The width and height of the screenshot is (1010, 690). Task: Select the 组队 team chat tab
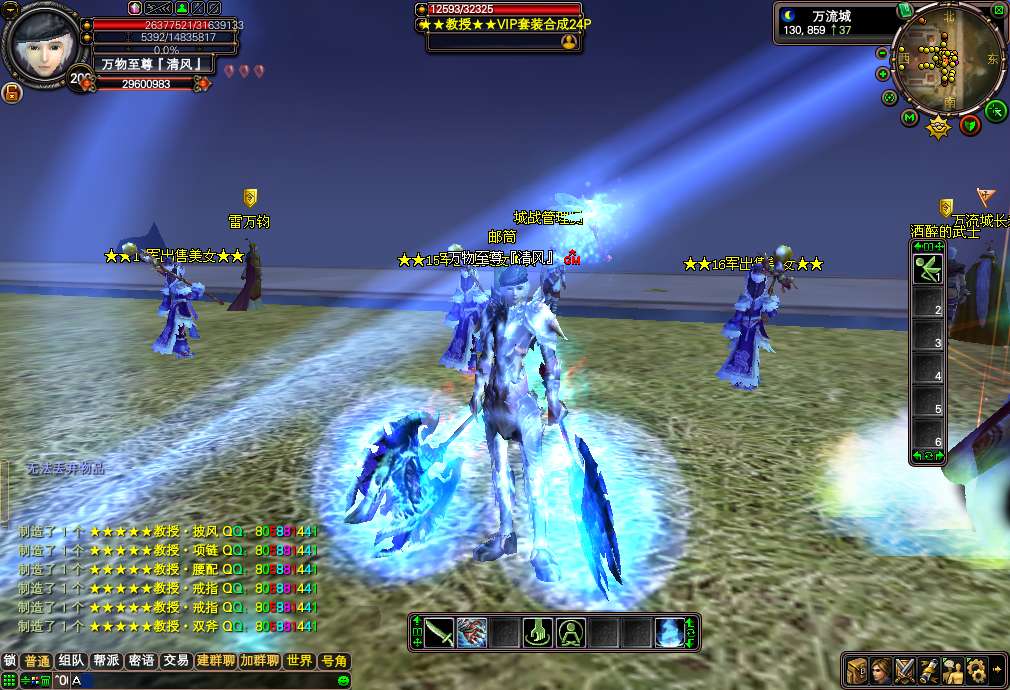[x=71, y=661]
